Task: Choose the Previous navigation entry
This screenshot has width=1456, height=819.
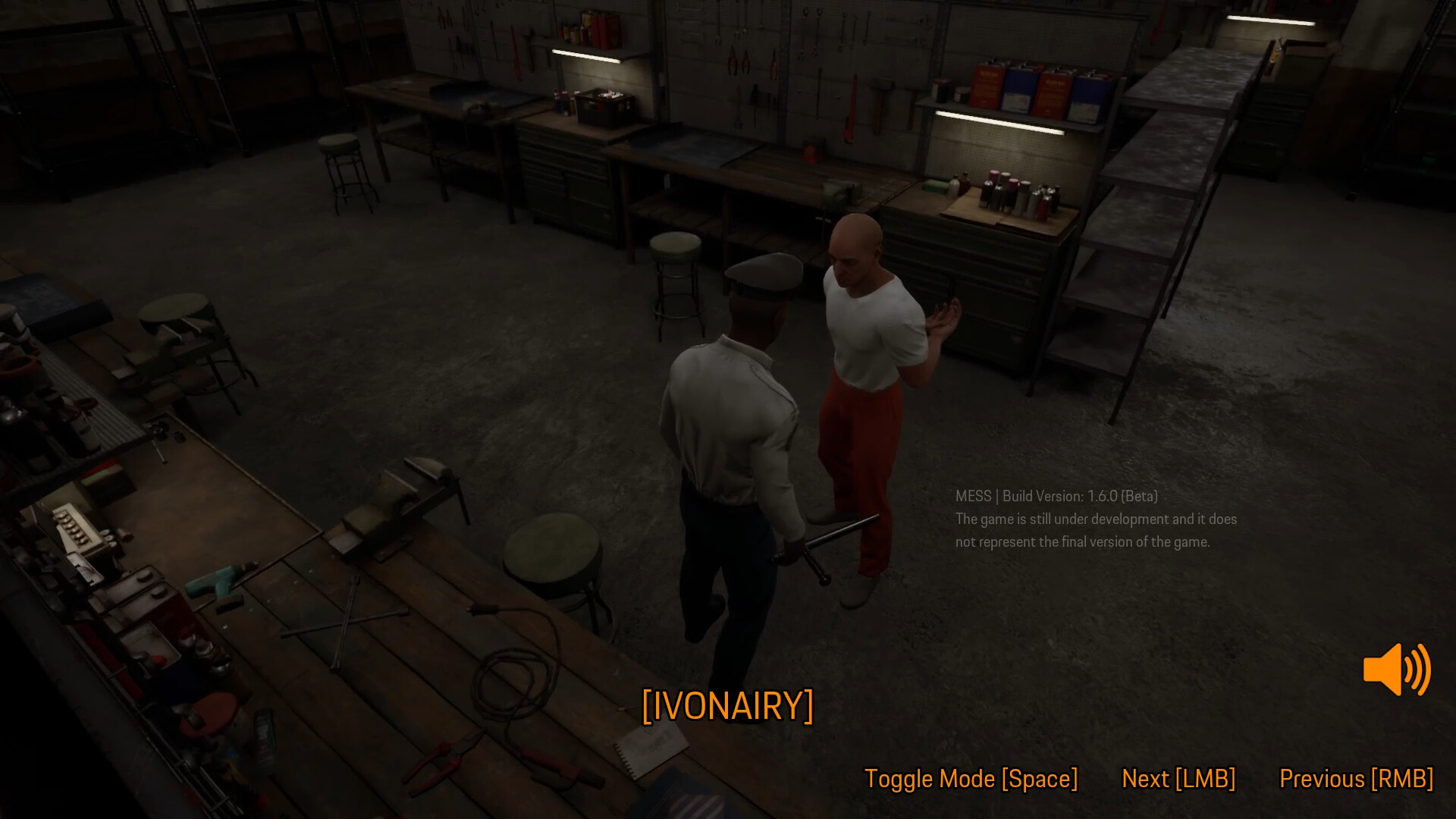Action: [x=1355, y=779]
